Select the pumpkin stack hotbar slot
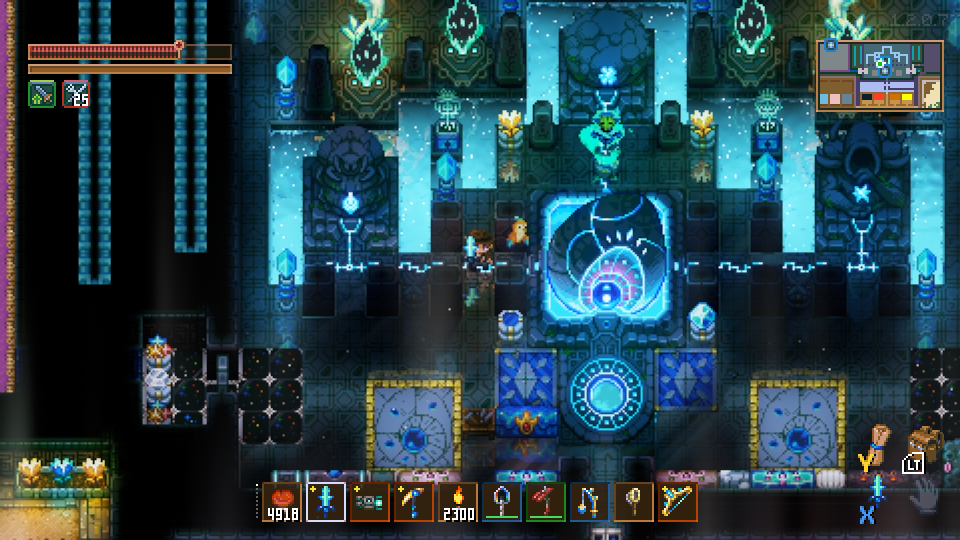The height and width of the screenshot is (540, 960). (281, 502)
